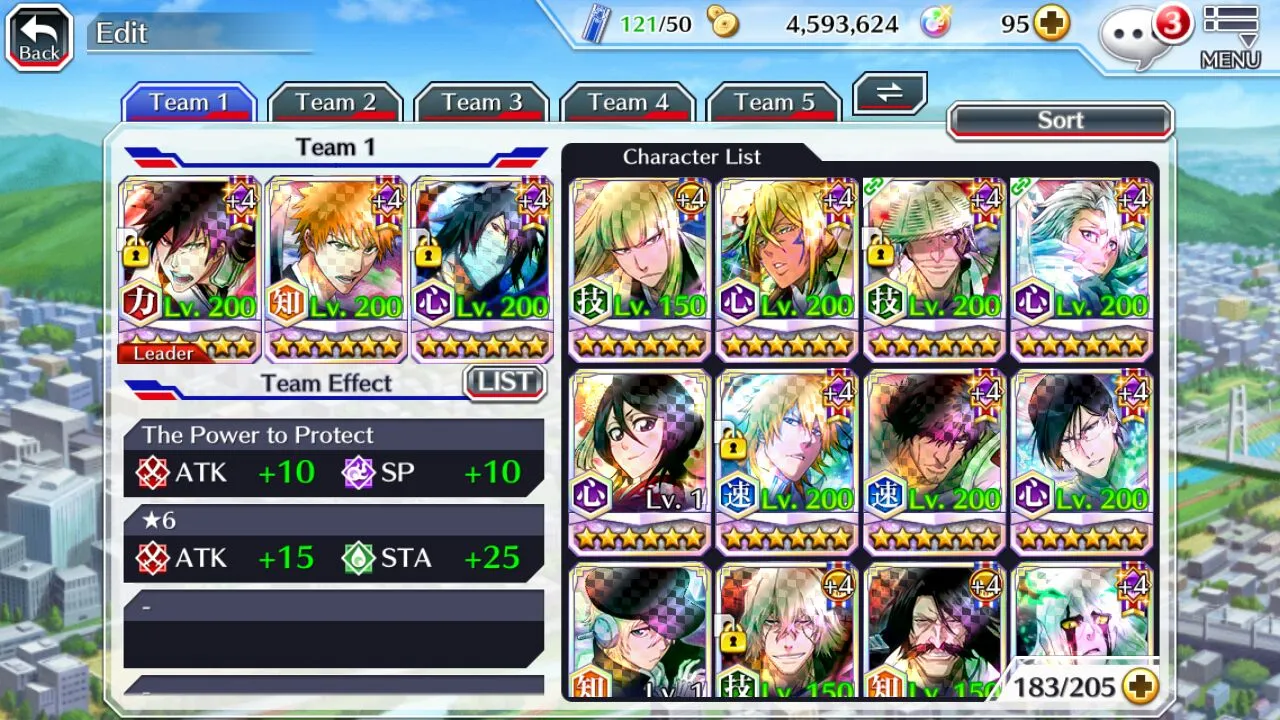Open the Team Effect LIST
1280x720 pixels.
coord(505,382)
